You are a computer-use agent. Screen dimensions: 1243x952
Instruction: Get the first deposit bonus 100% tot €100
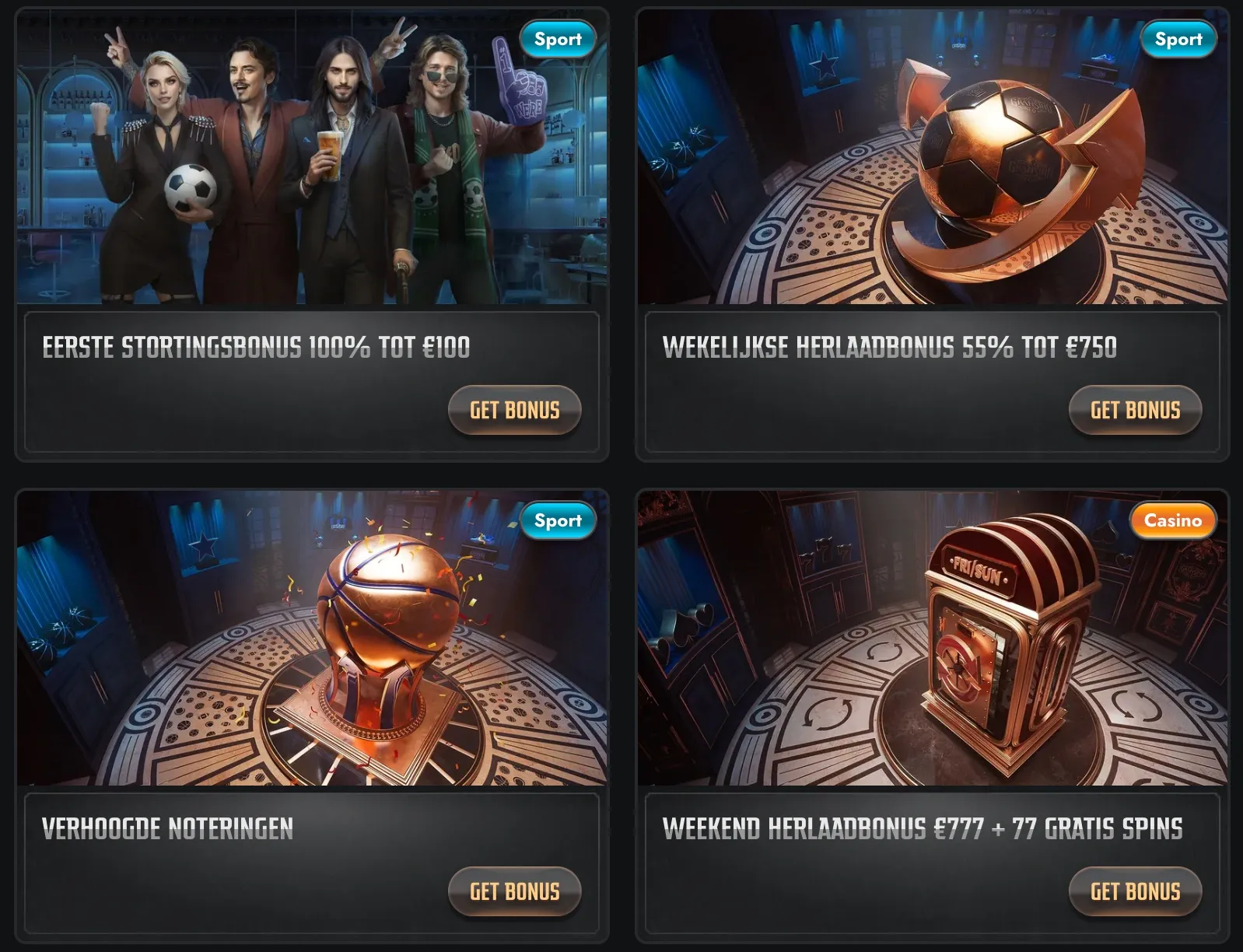point(514,410)
